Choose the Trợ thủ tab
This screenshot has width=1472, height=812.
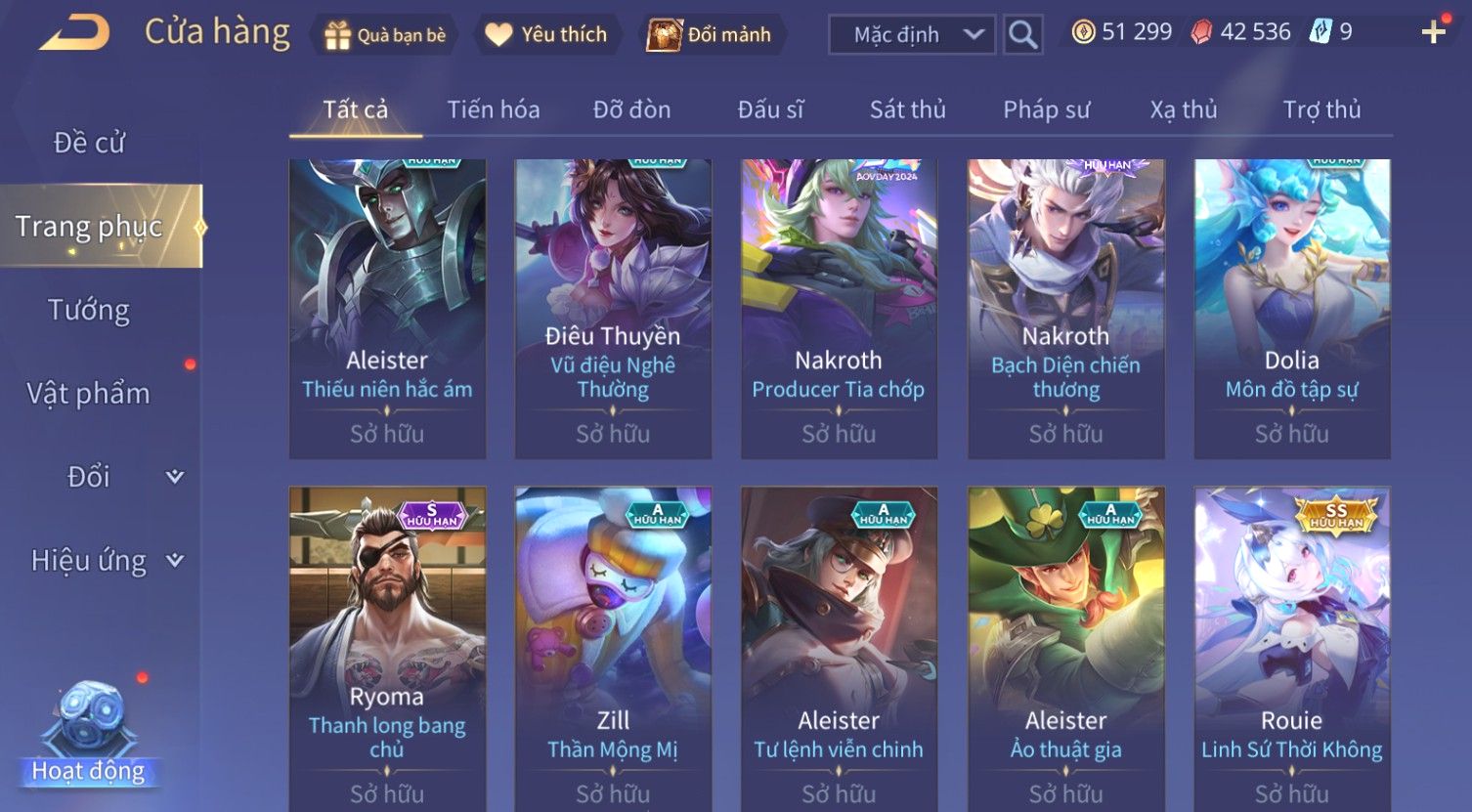1321,109
